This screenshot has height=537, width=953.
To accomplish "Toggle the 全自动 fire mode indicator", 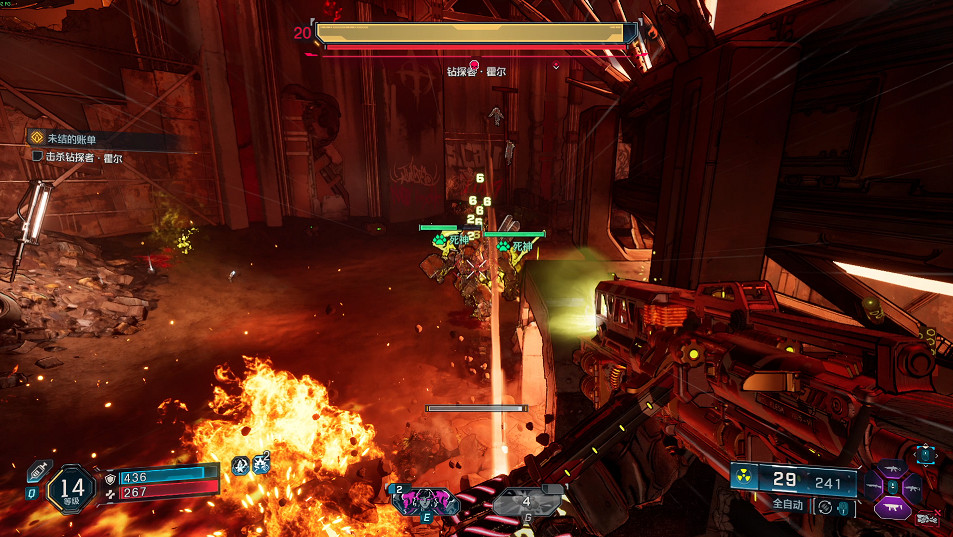I will click(x=788, y=505).
